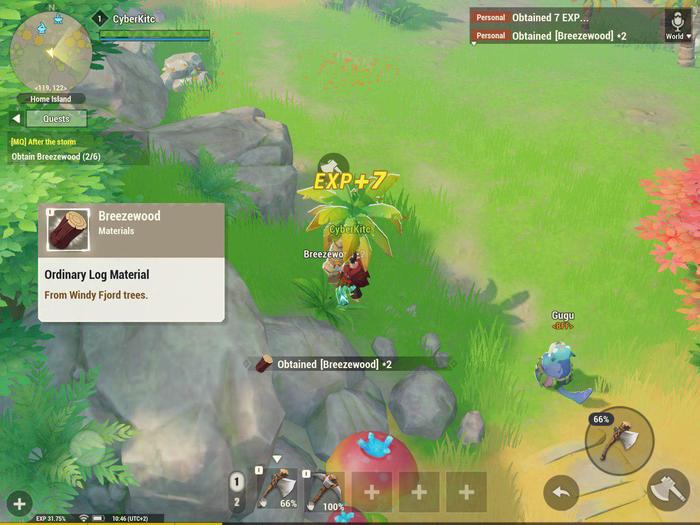This screenshot has height=525, width=700.
Task: Switch hotbar page using the 1/2 selector
Action: click(237, 491)
